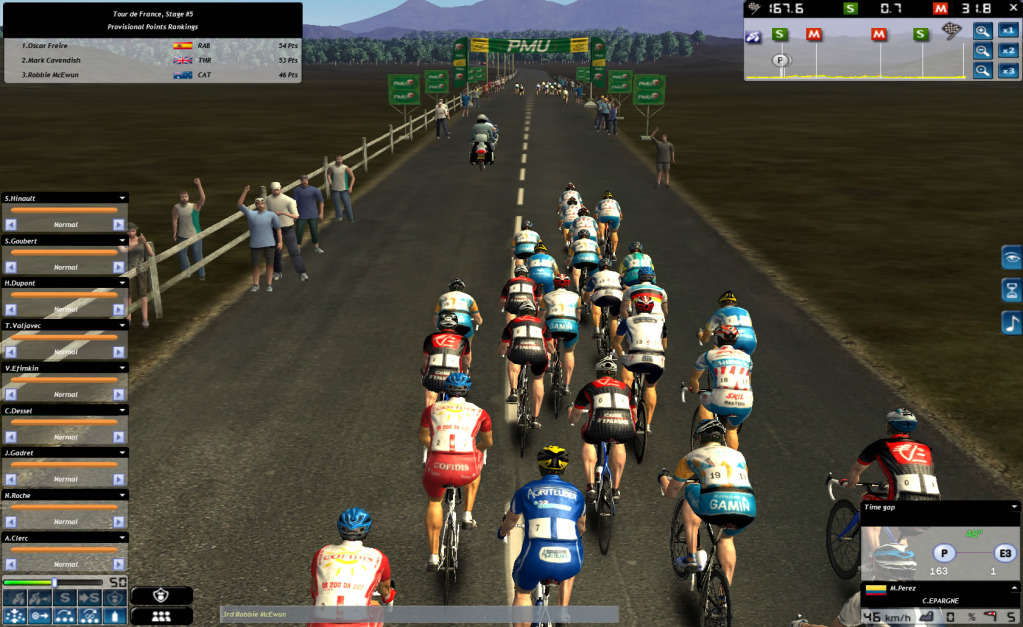The height and width of the screenshot is (627, 1023).
Task: Adjust the green effort slider handle
Action: pyautogui.click(x=54, y=582)
